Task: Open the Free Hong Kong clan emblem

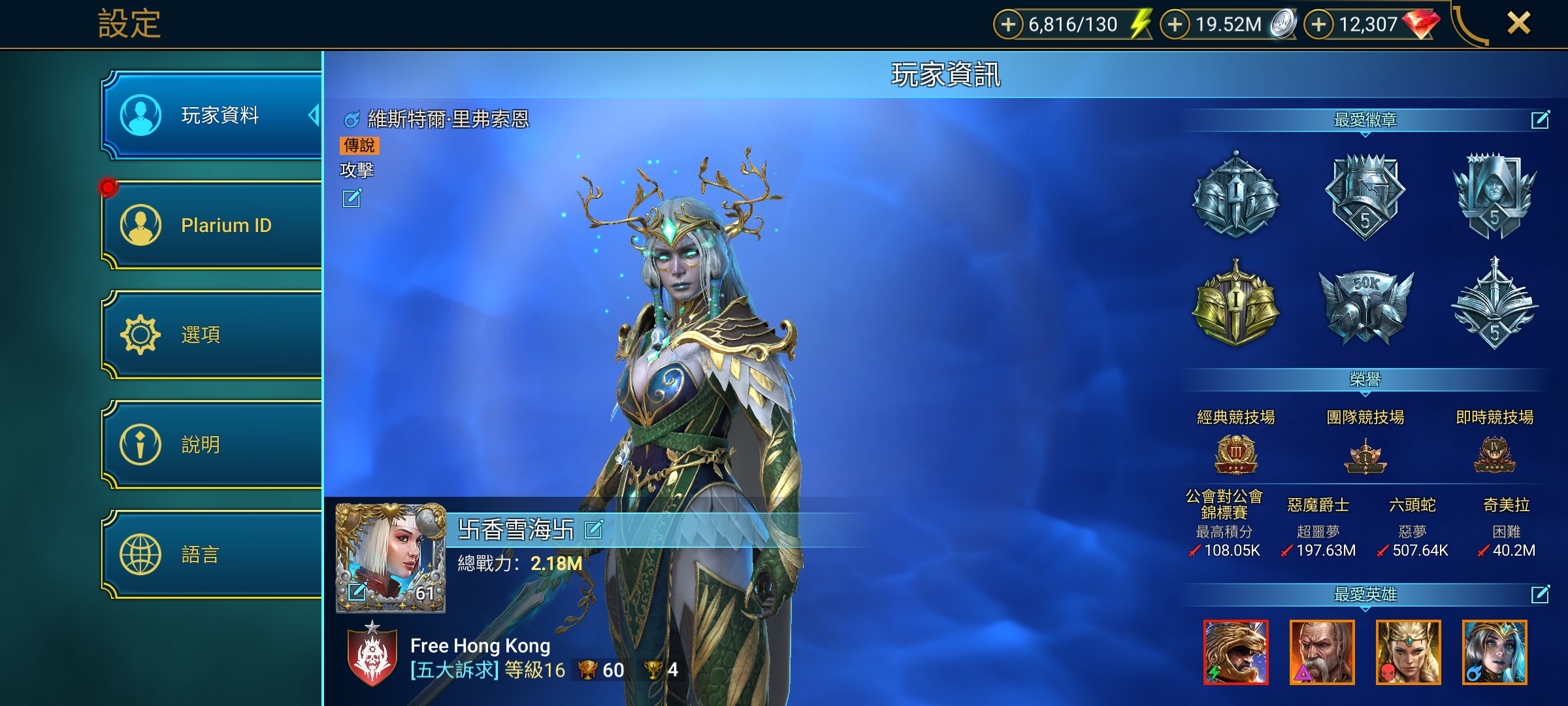Action: [x=372, y=656]
